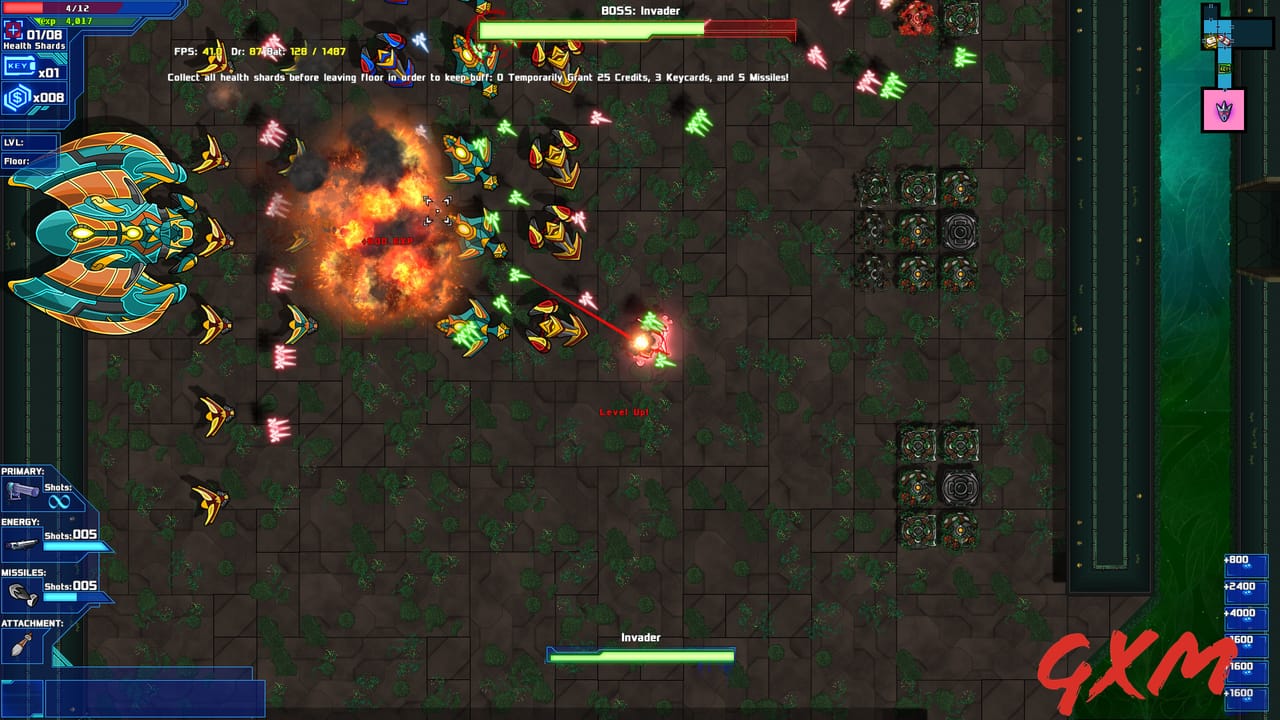Expand the Floor field panel
1280x720 pixels.
pyautogui.click(x=28, y=160)
